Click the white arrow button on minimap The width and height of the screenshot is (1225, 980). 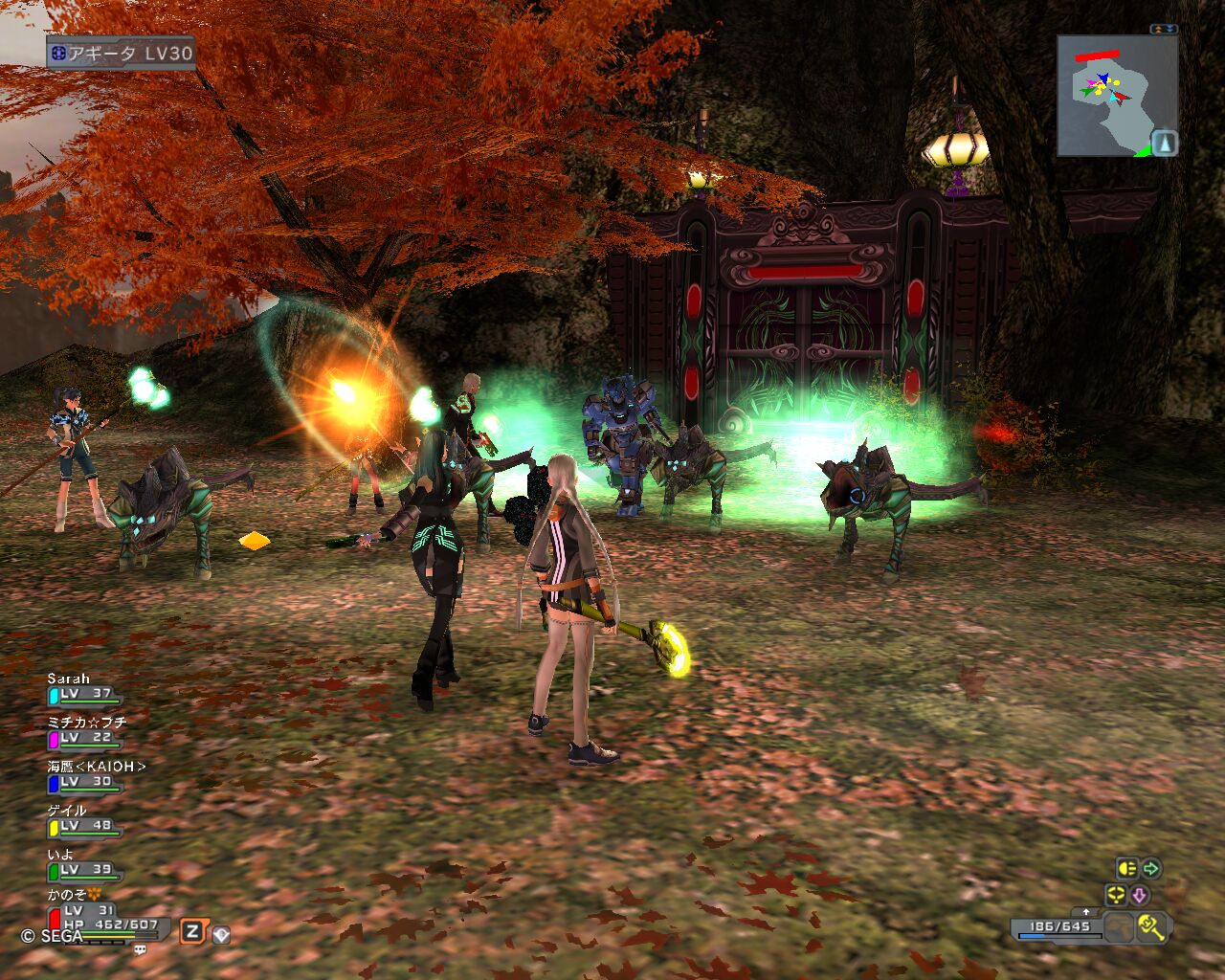[1164, 144]
